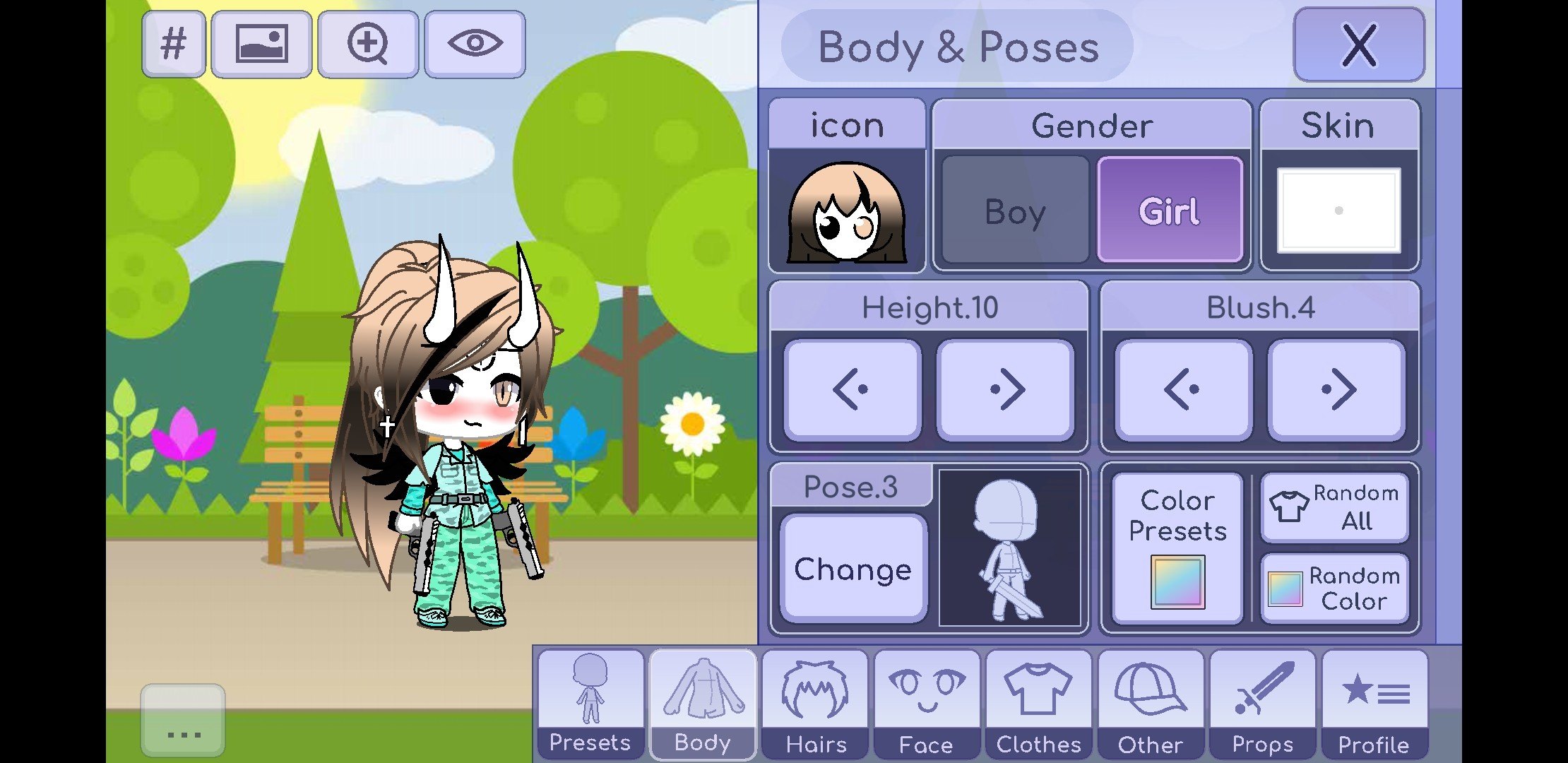Screen dimensions: 1568x763
Task: Switch to the Presets tab
Action: (x=590, y=704)
